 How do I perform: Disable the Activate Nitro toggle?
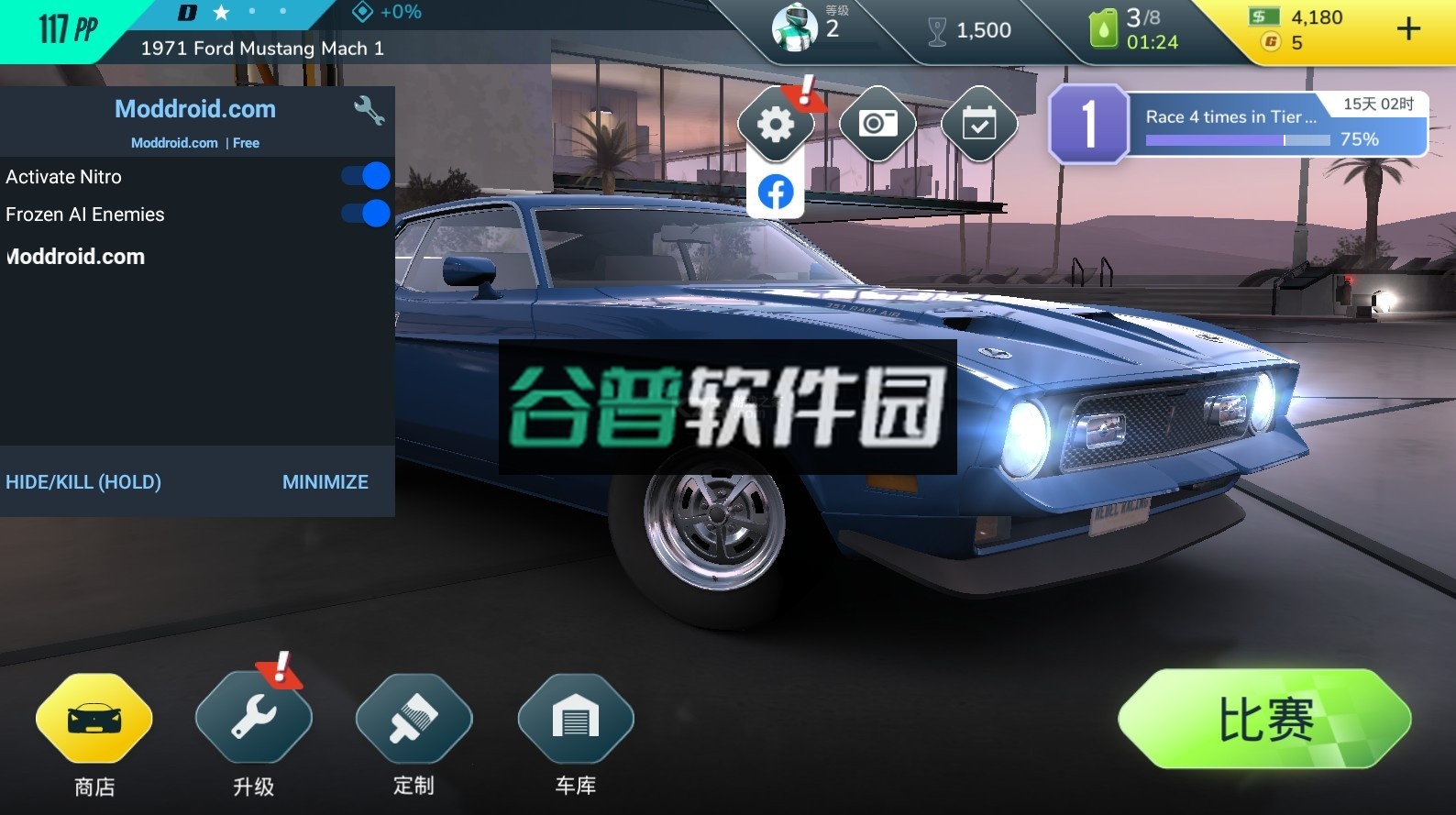(x=365, y=176)
